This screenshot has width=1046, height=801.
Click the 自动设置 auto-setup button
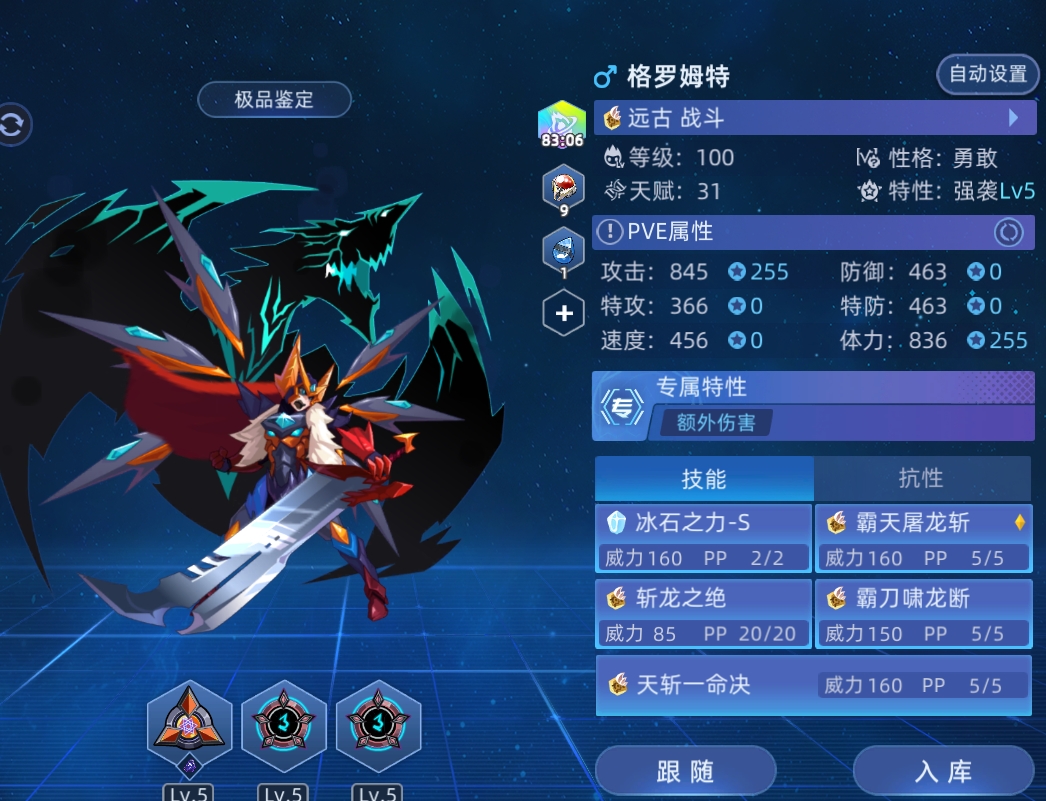tap(987, 74)
